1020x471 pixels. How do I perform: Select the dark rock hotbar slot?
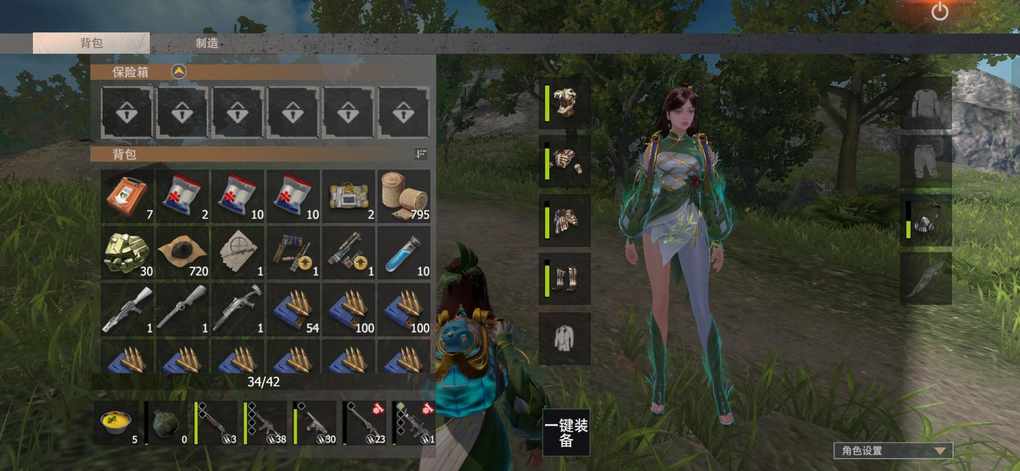click(x=167, y=423)
